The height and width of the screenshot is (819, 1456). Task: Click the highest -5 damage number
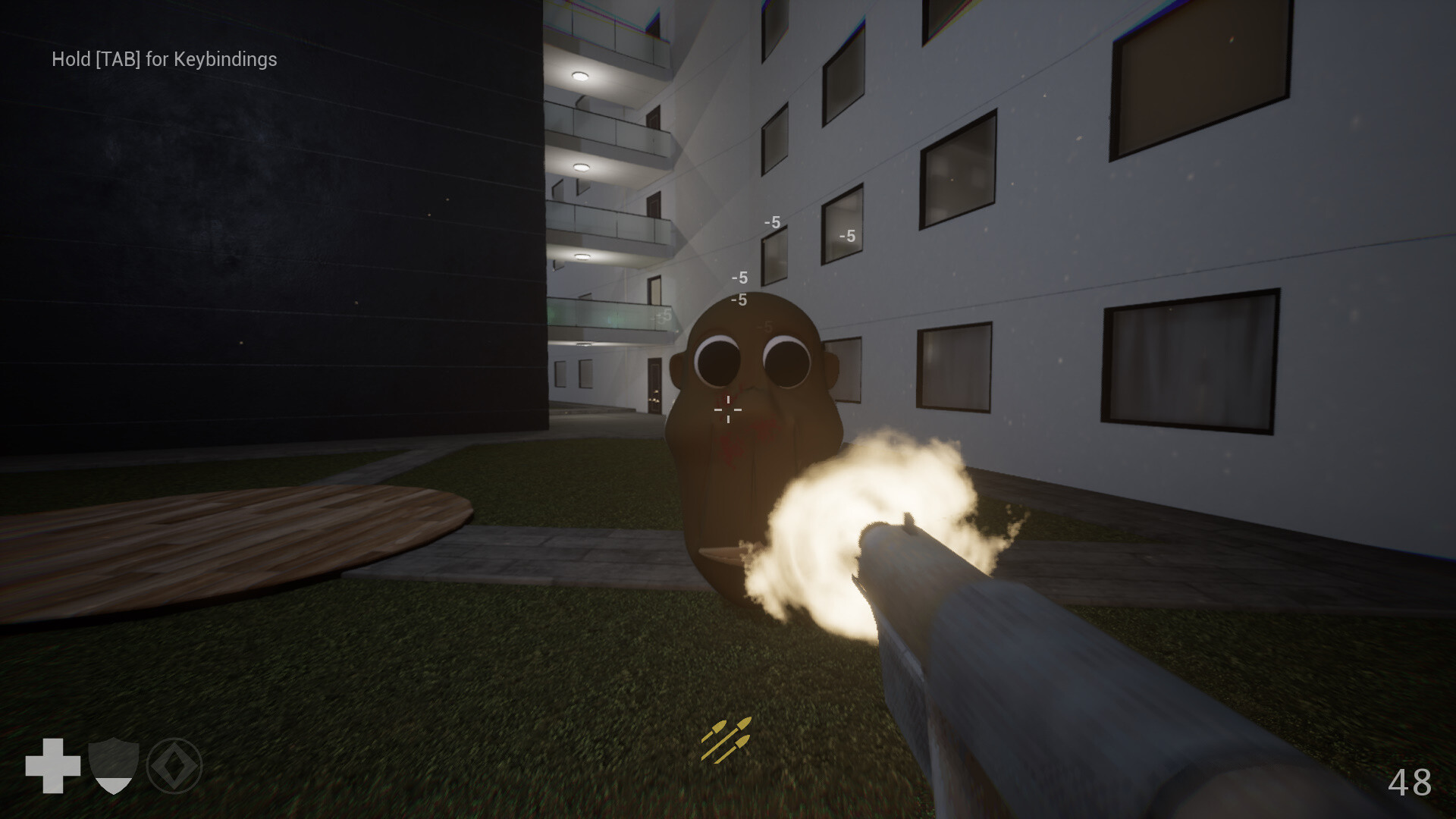coord(772,223)
